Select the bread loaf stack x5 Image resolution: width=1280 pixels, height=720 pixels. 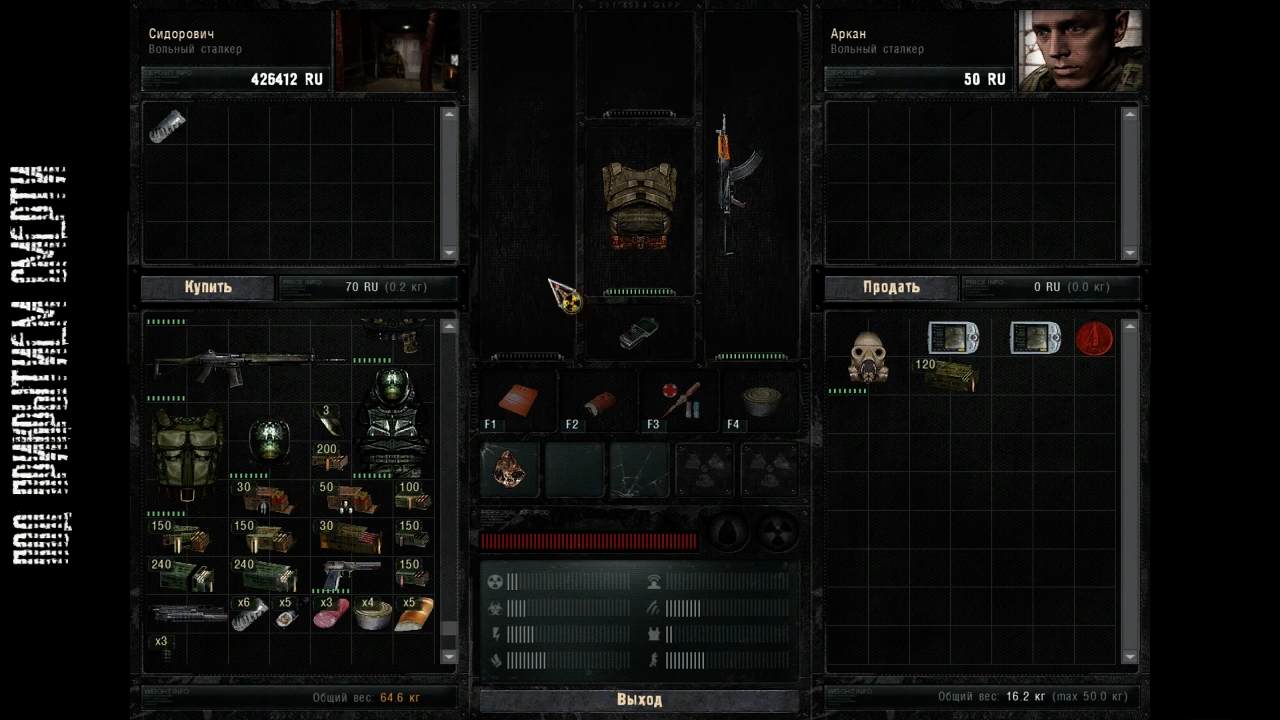(414, 613)
